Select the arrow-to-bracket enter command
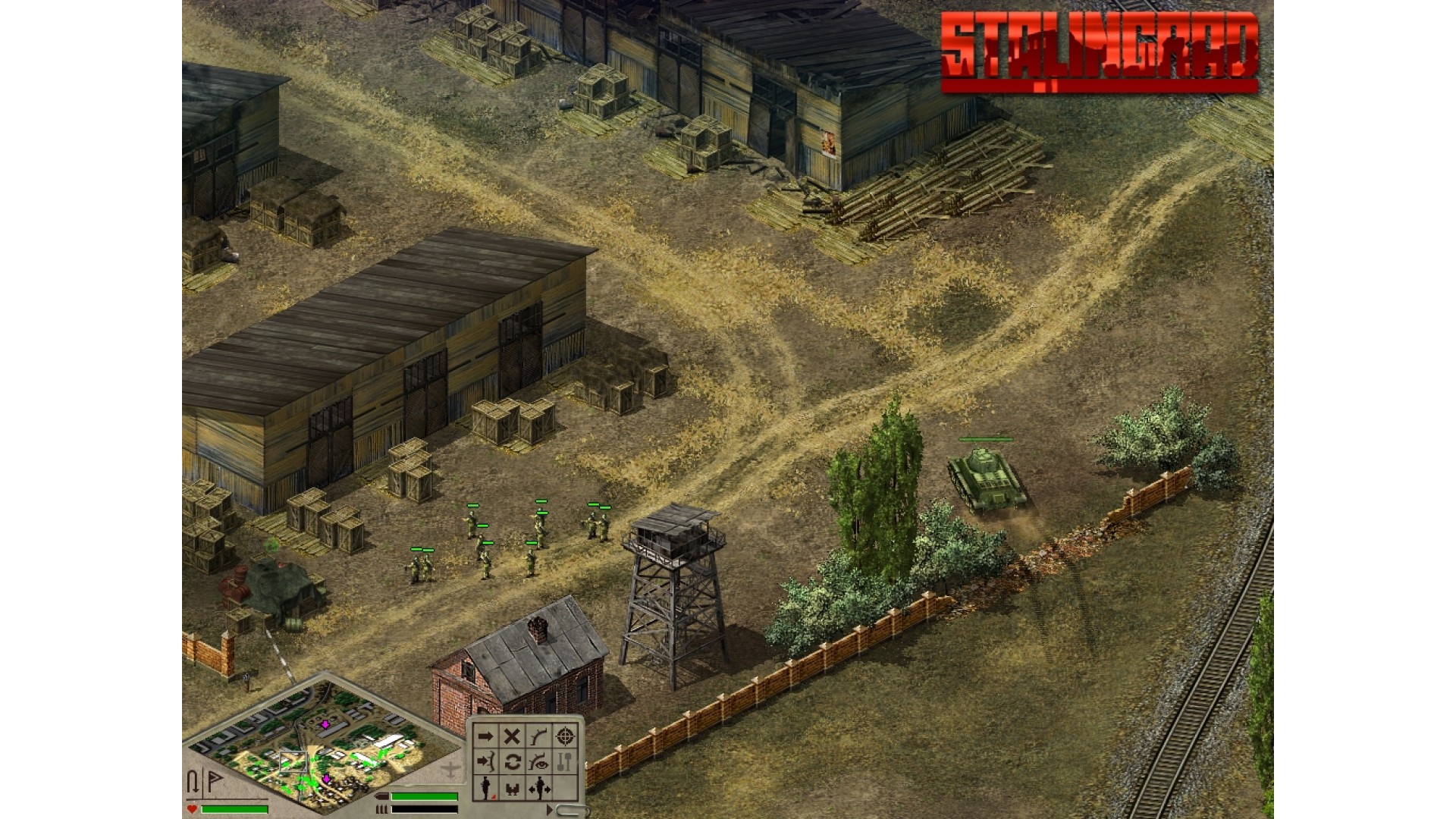The width and height of the screenshot is (1456, 819). (485, 762)
